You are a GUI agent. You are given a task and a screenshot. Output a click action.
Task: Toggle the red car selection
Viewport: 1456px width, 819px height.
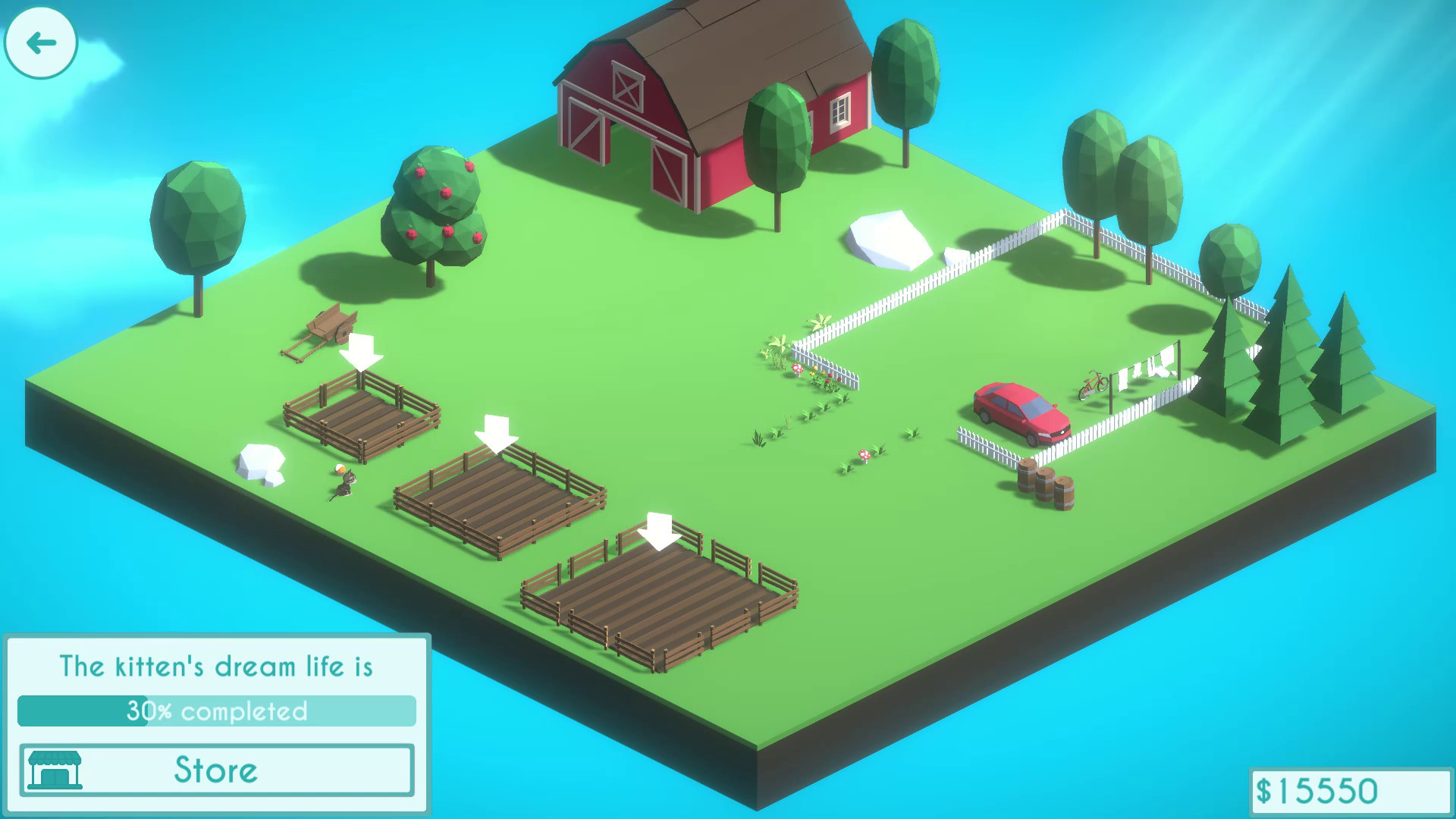pyautogui.click(x=1020, y=409)
